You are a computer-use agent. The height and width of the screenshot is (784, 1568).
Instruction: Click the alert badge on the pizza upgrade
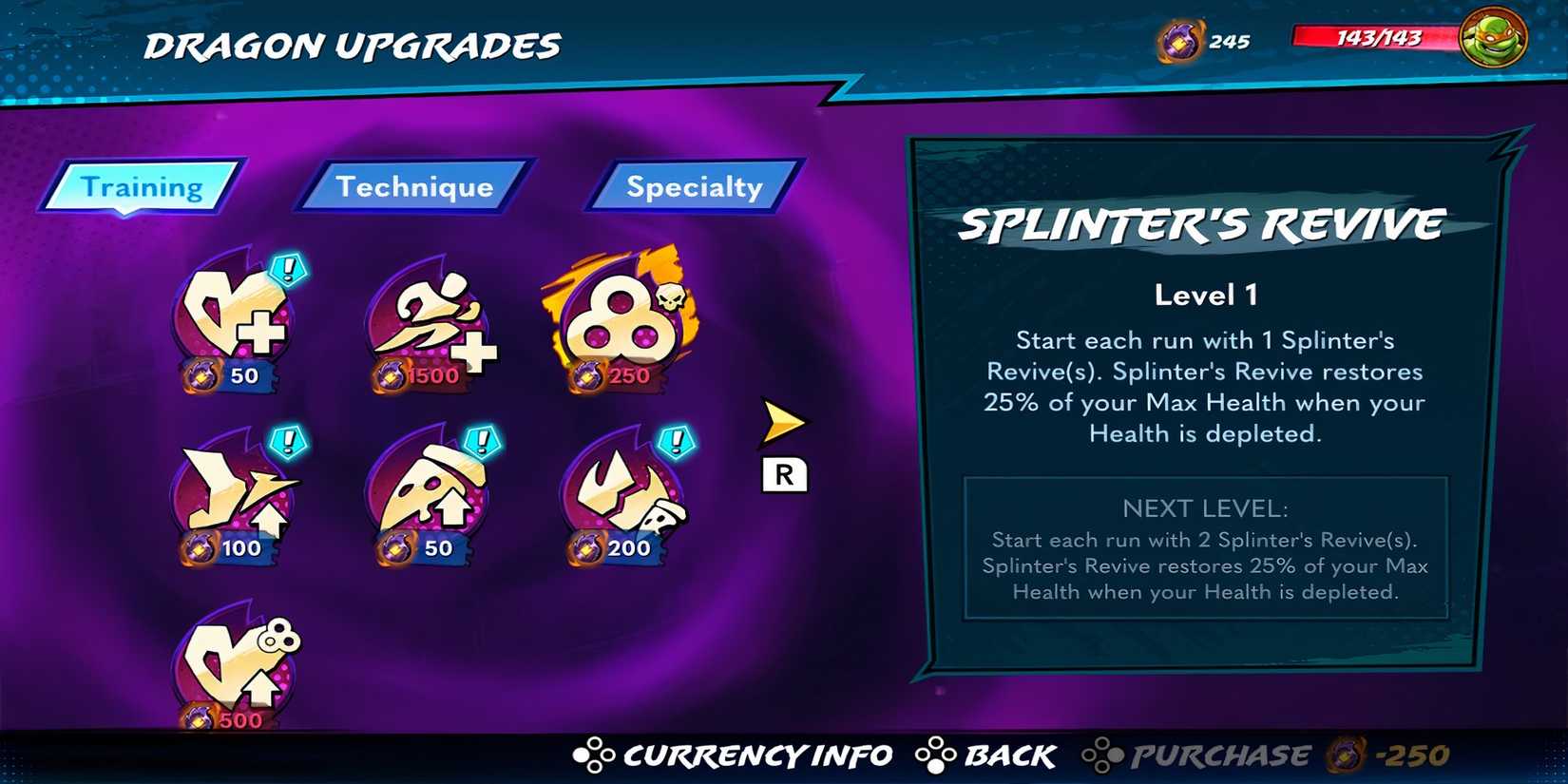pyautogui.click(x=483, y=439)
